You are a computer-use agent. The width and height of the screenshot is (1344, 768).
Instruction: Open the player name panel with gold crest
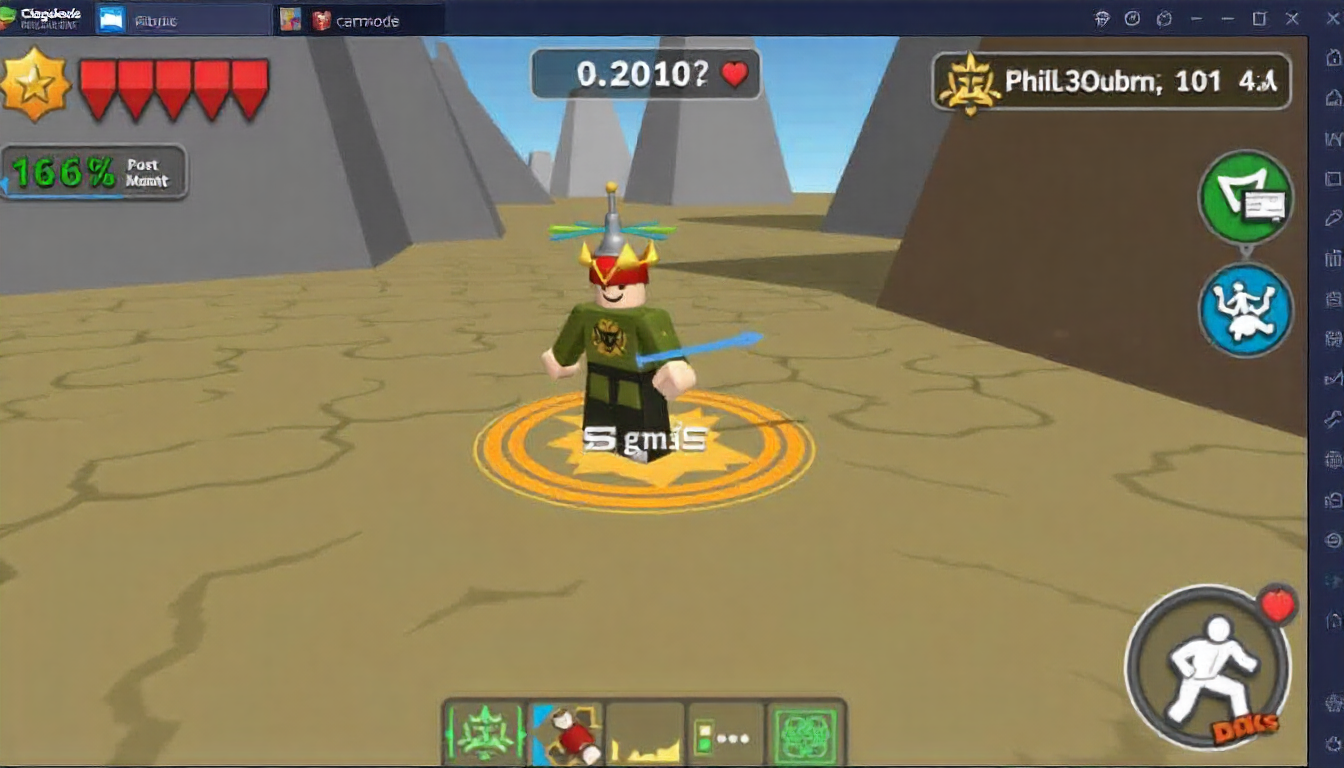(1111, 82)
